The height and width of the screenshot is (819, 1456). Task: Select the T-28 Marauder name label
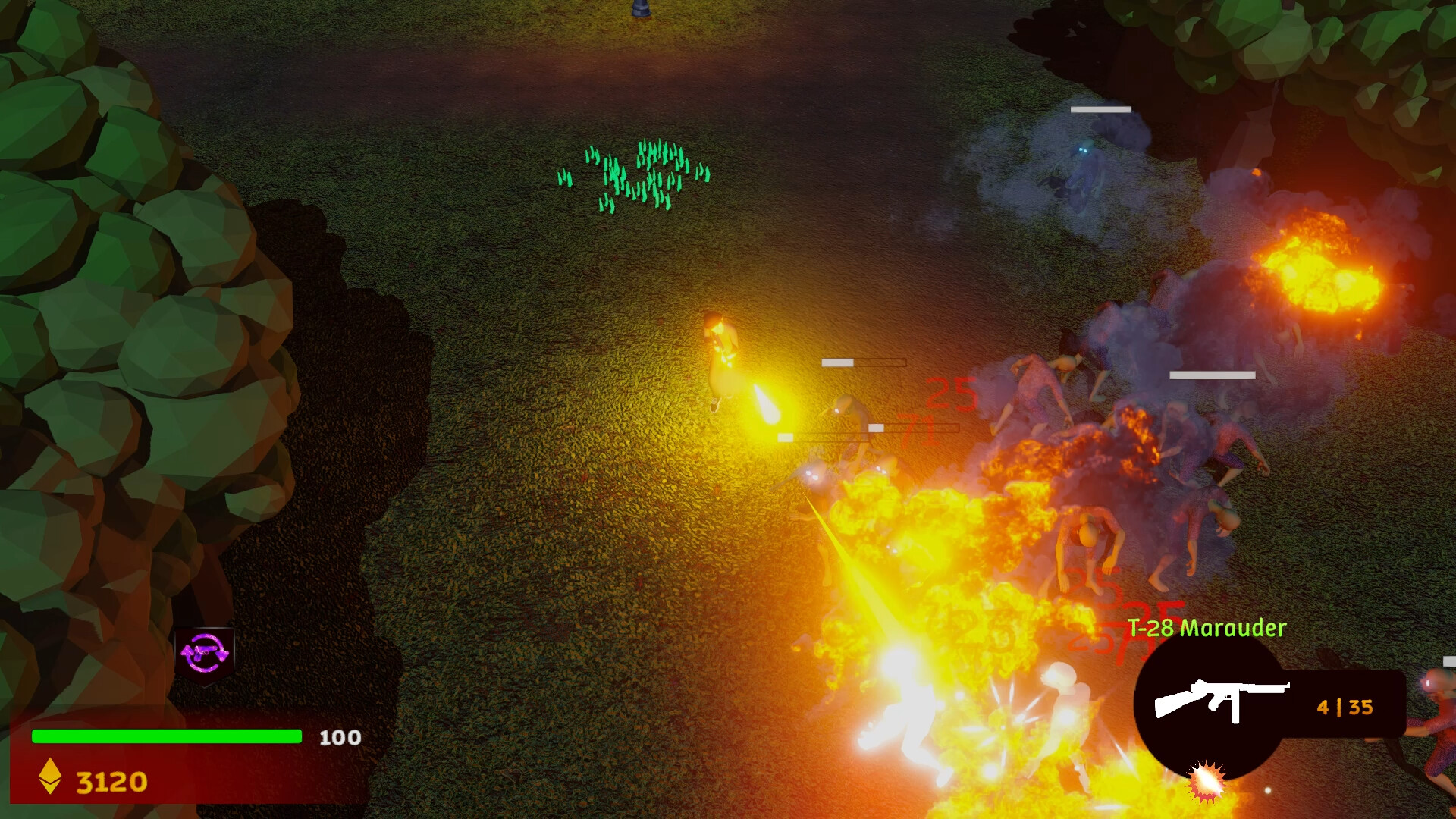[1206, 627]
